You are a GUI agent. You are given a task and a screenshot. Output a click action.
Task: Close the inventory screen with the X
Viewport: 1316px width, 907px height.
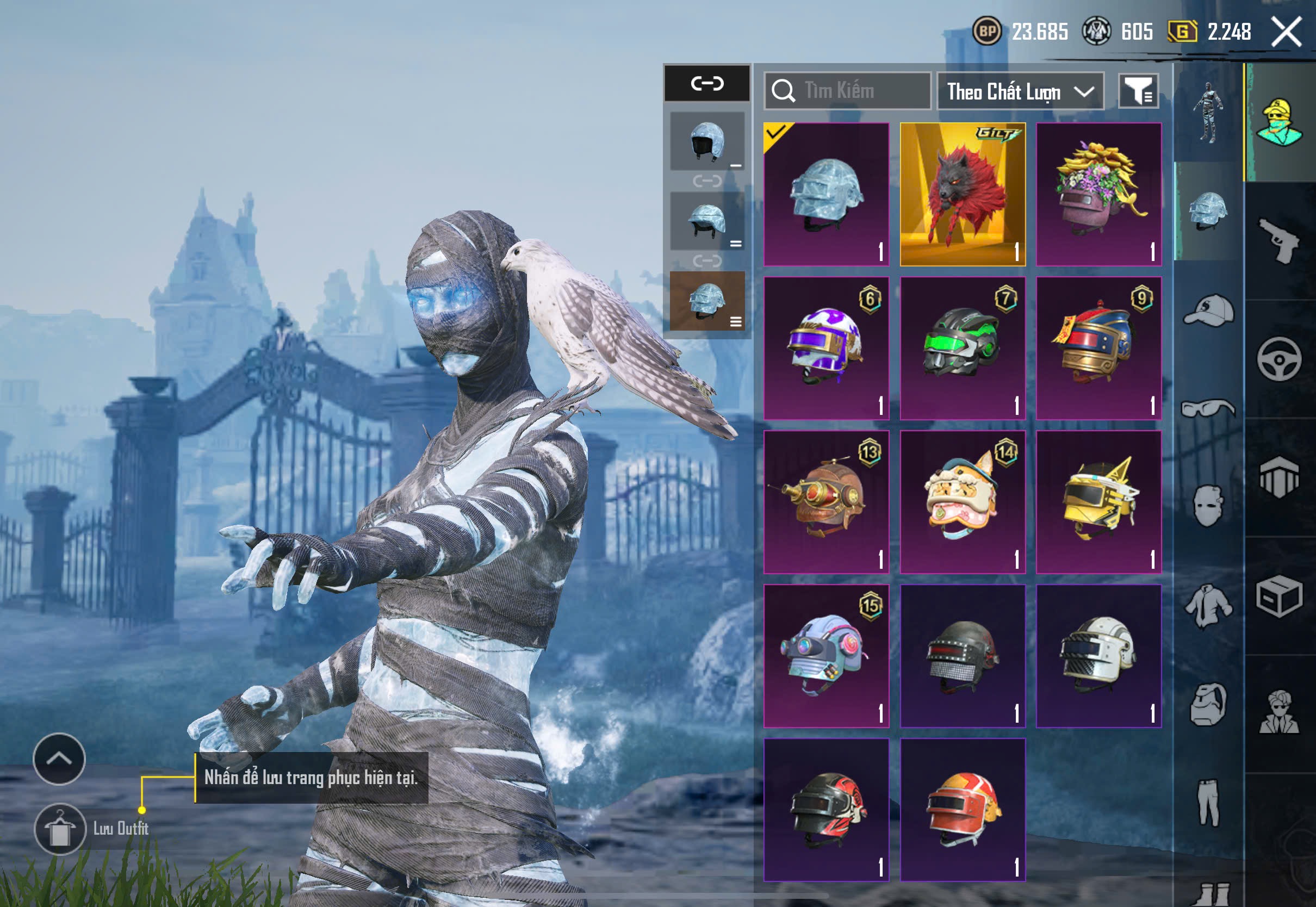coord(1286,32)
